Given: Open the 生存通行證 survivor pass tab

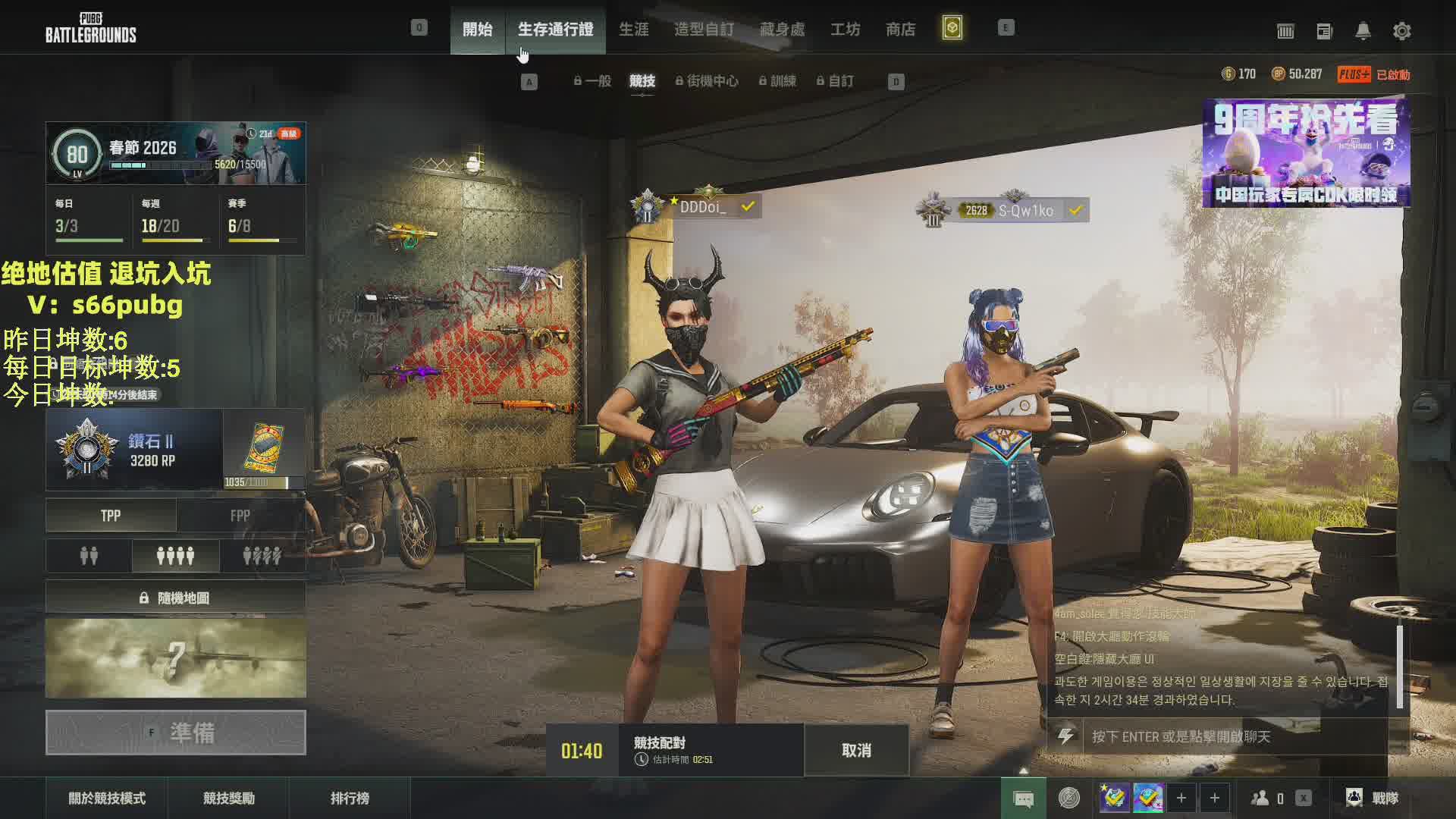Looking at the screenshot, I should pyautogui.click(x=555, y=30).
